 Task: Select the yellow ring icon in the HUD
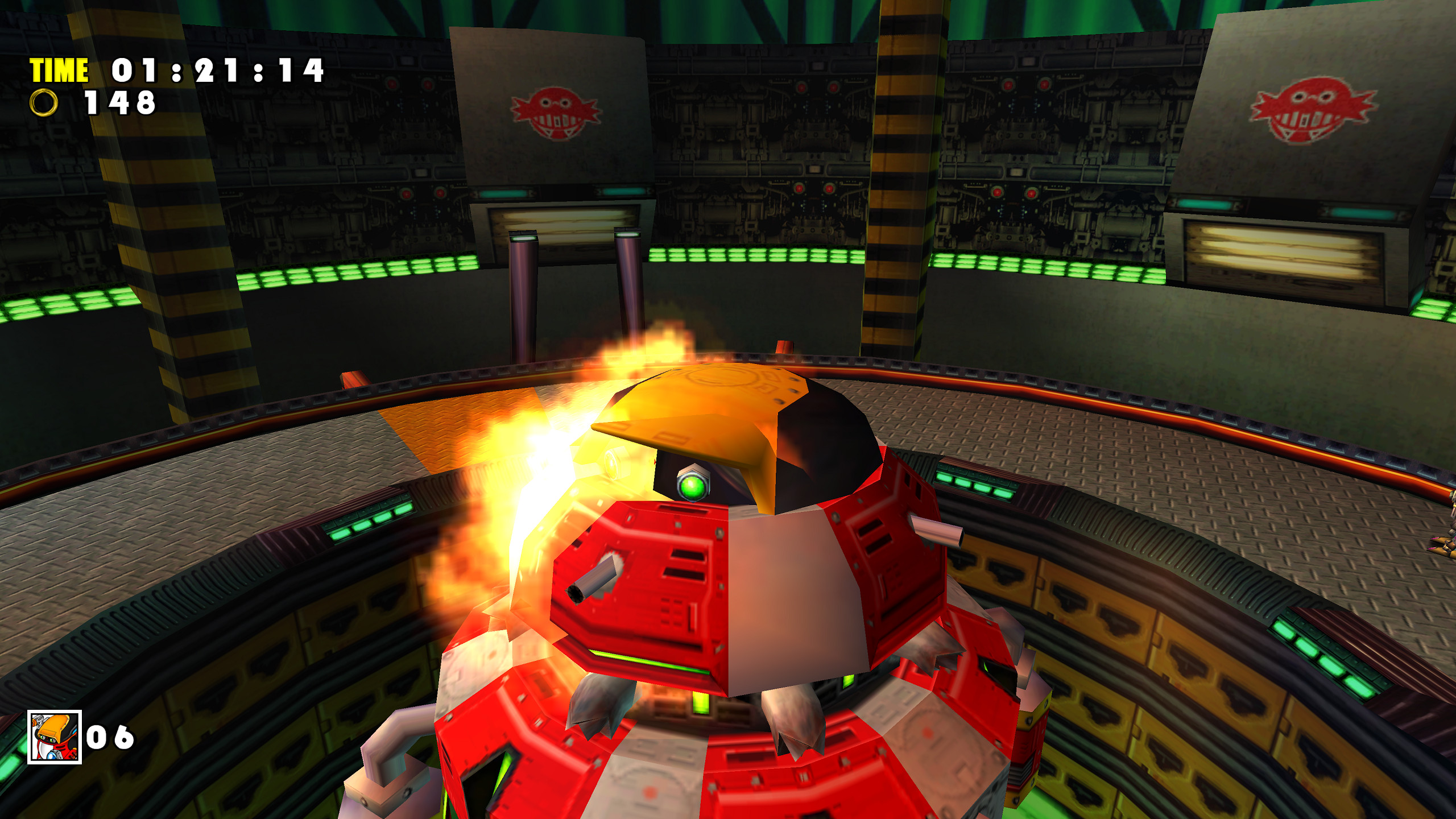coord(44,104)
